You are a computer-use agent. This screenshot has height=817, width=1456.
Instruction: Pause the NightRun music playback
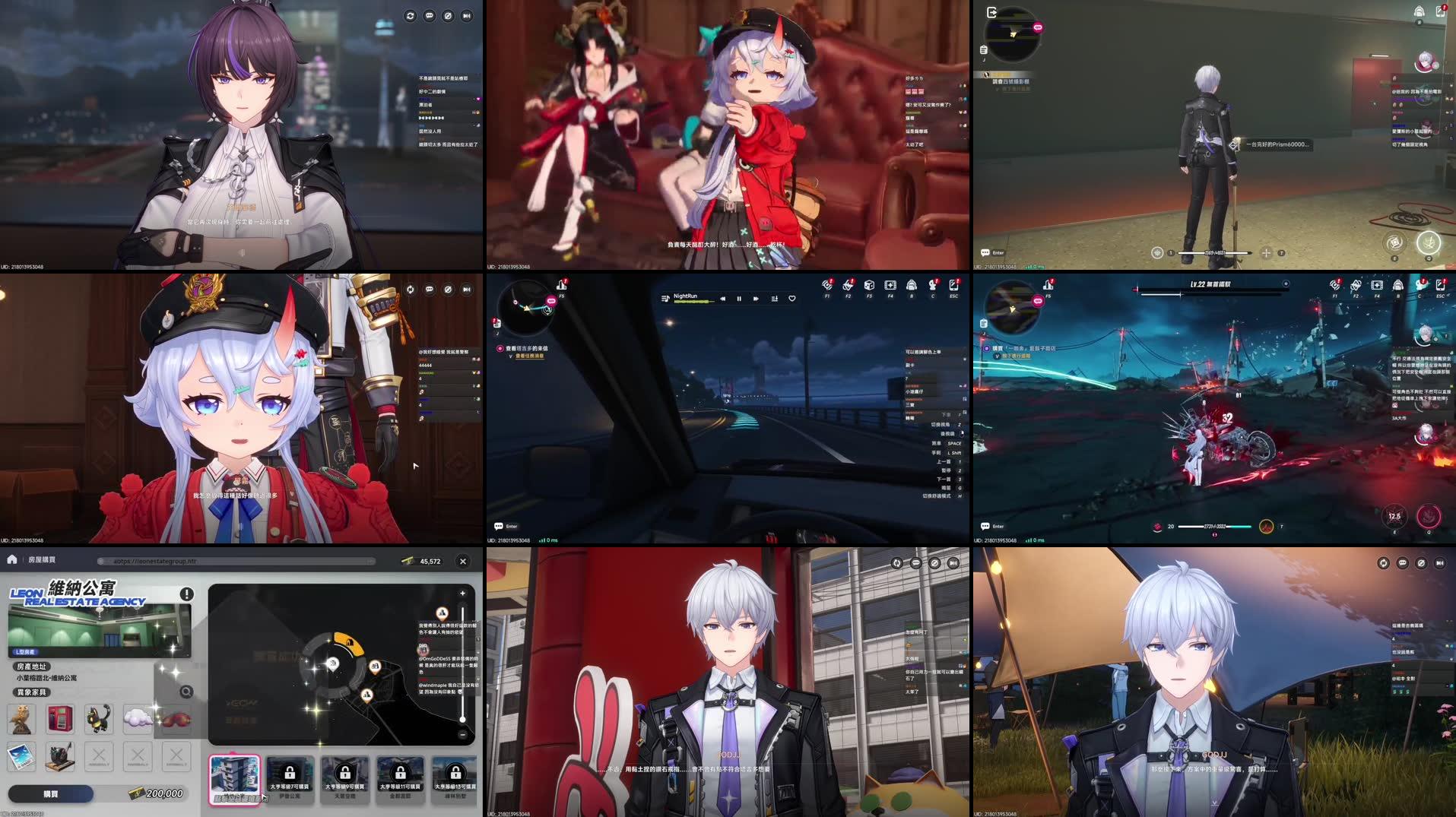(739, 298)
